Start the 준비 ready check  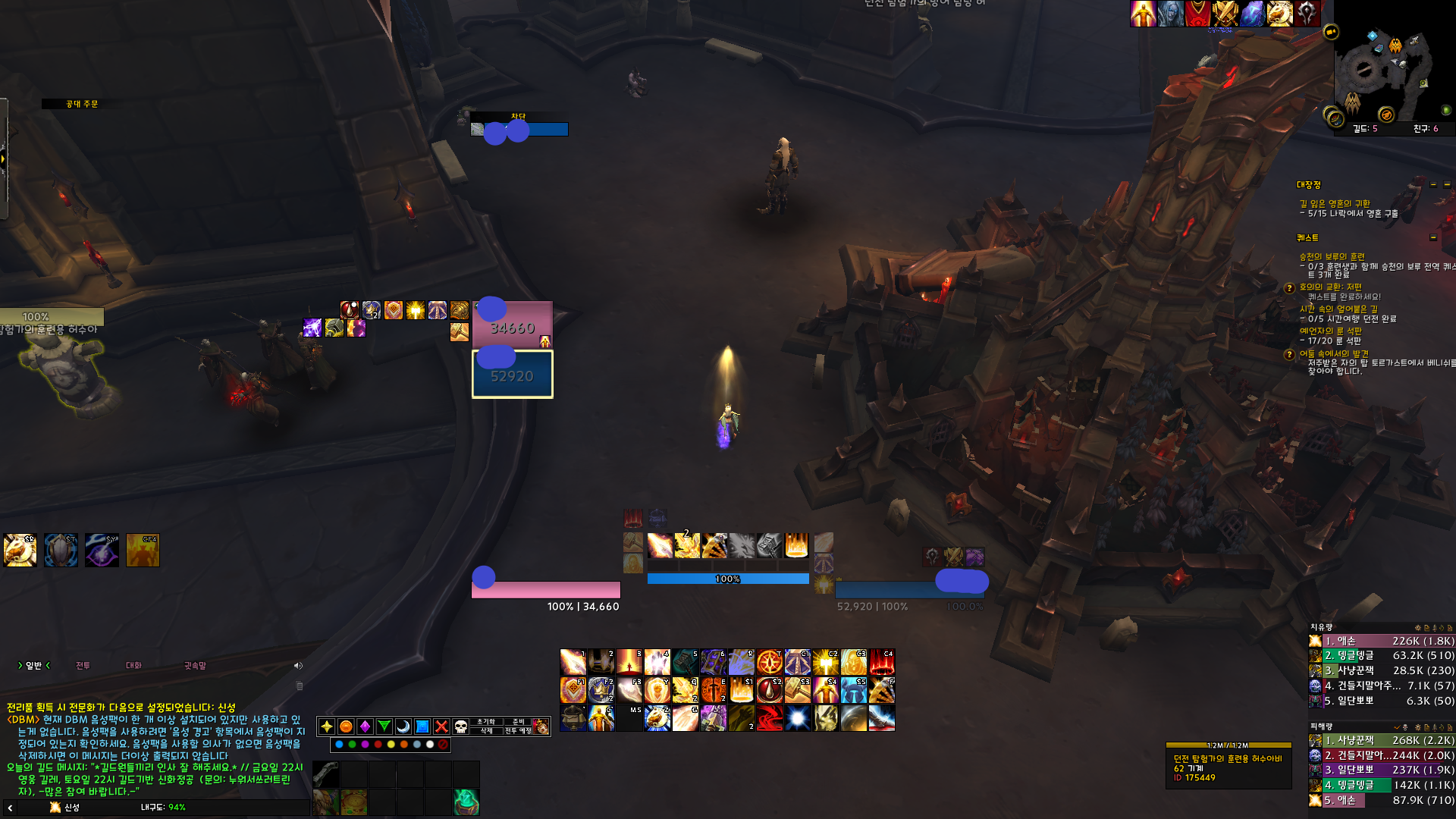(x=519, y=722)
